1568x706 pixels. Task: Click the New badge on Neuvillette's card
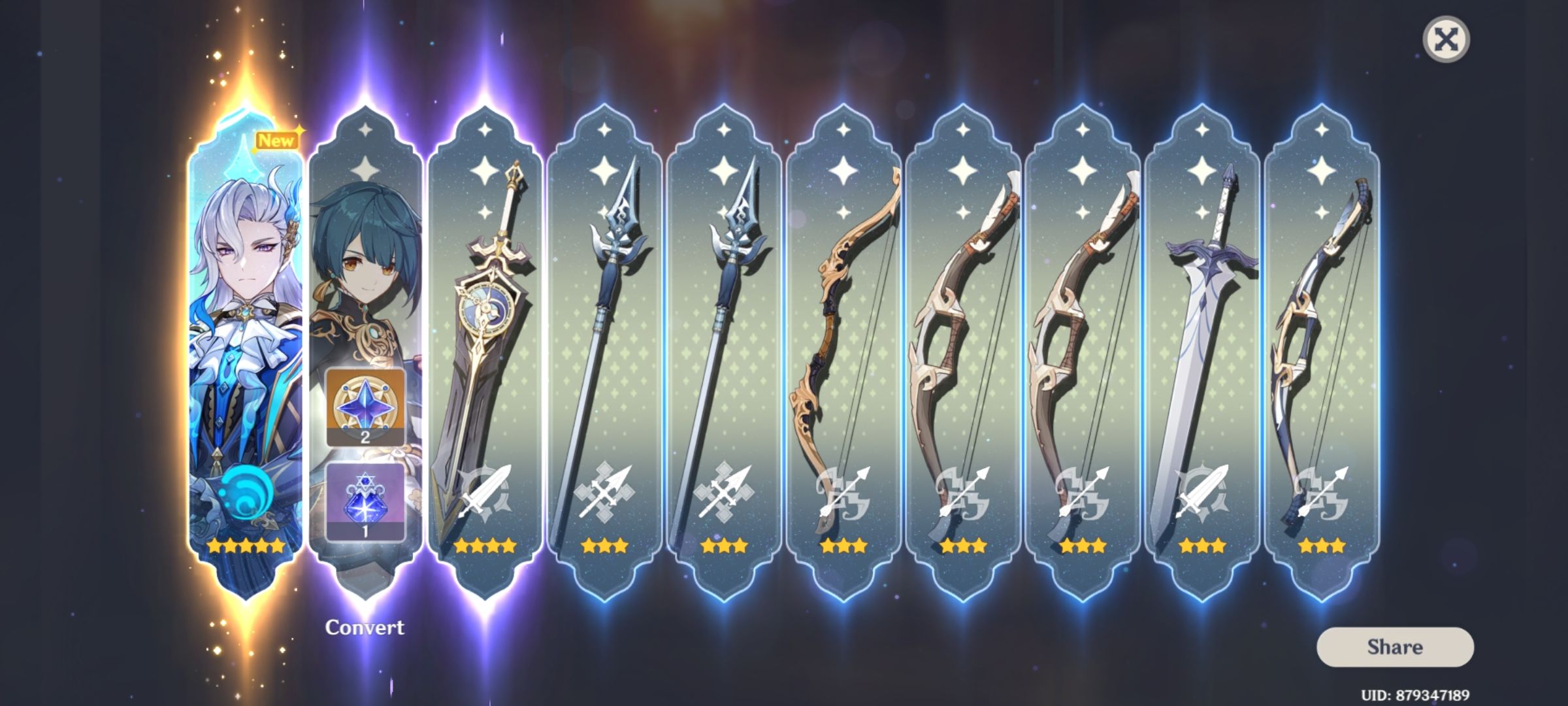tap(278, 139)
